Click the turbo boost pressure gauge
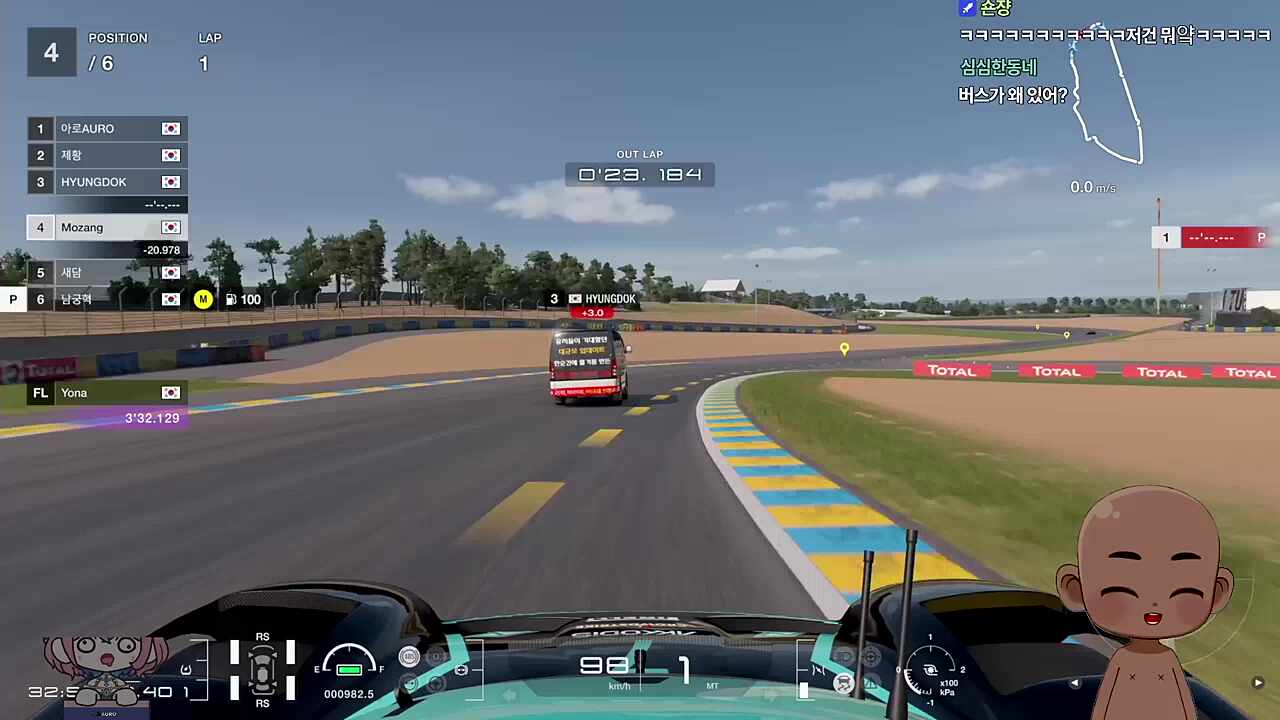This screenshot has width=1280, height=720. tap(930, 670)
